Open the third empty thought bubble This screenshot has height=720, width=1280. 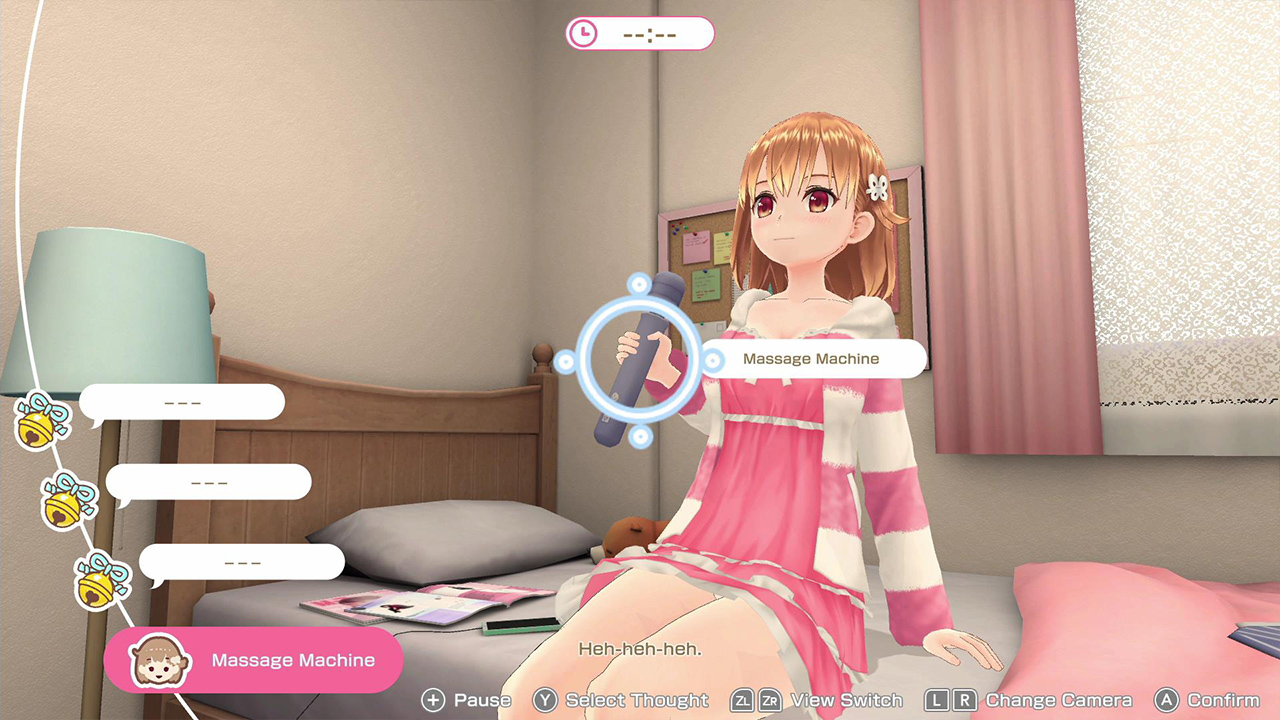click(245, 561)
